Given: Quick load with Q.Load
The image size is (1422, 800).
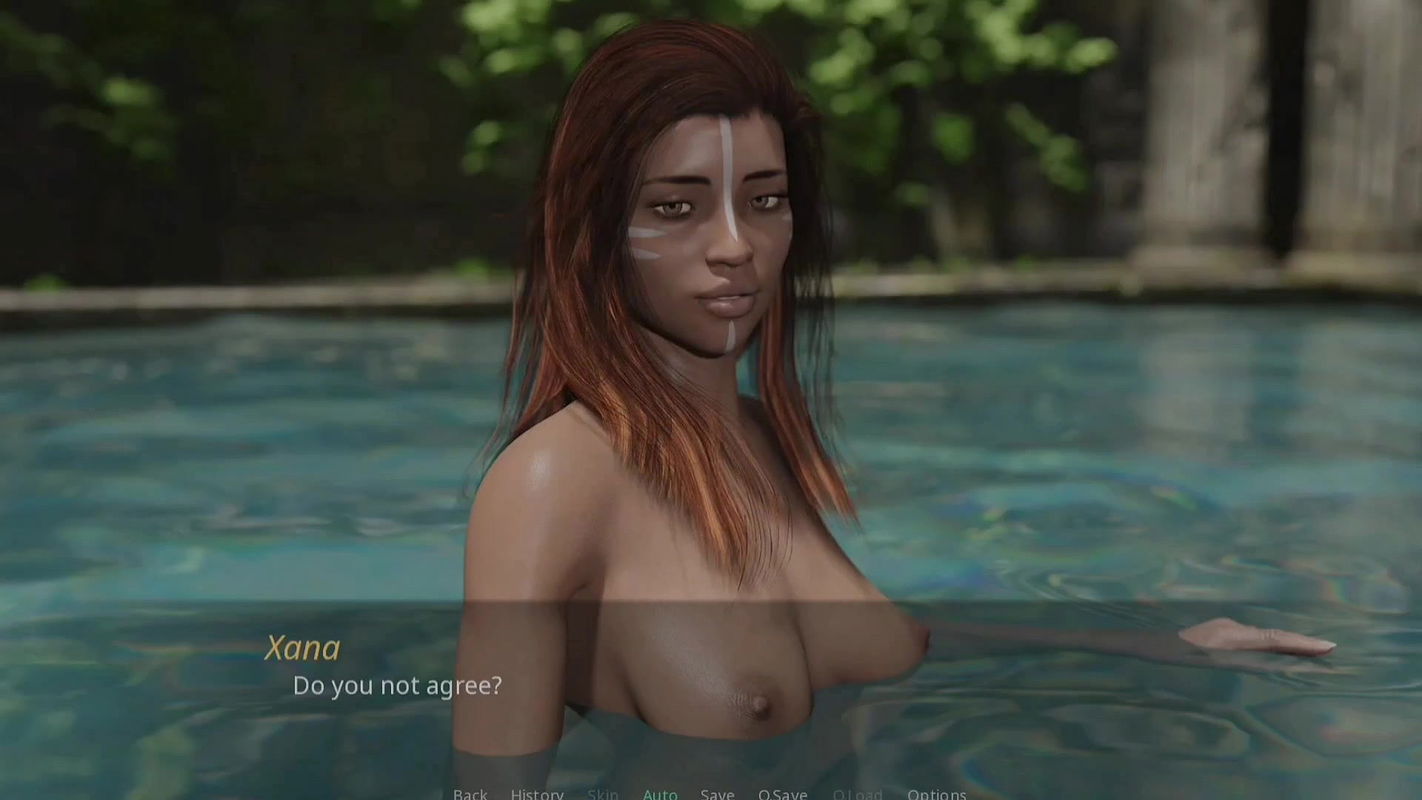Looking at the screenshot, I should click(857, 794).
